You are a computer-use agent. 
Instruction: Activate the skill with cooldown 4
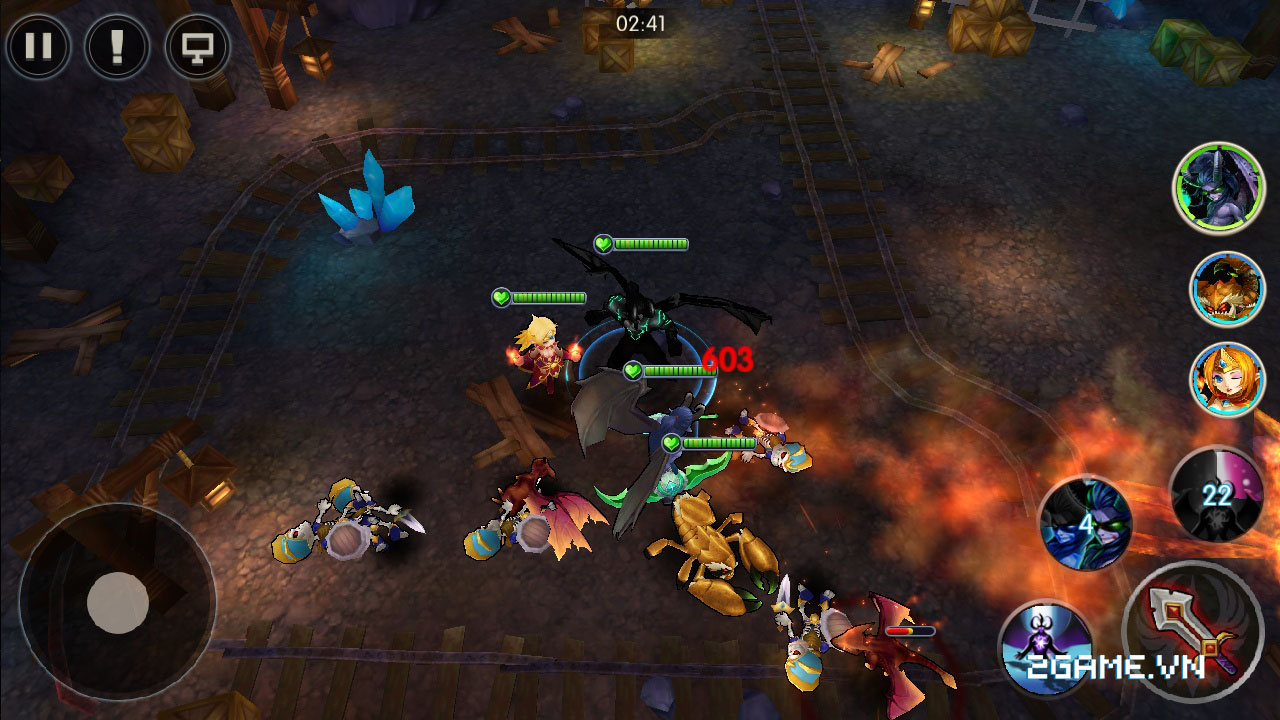(x=1085, y=522)
